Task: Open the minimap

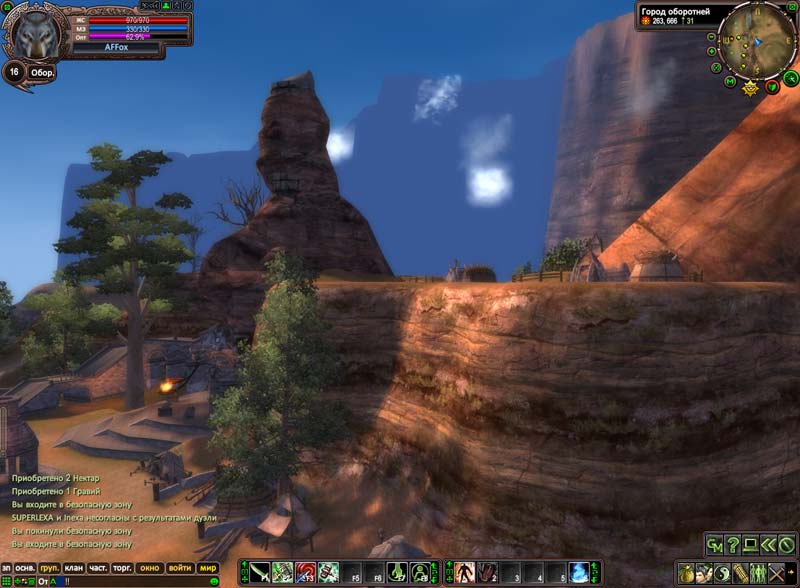Action: (x=756, y=41)
